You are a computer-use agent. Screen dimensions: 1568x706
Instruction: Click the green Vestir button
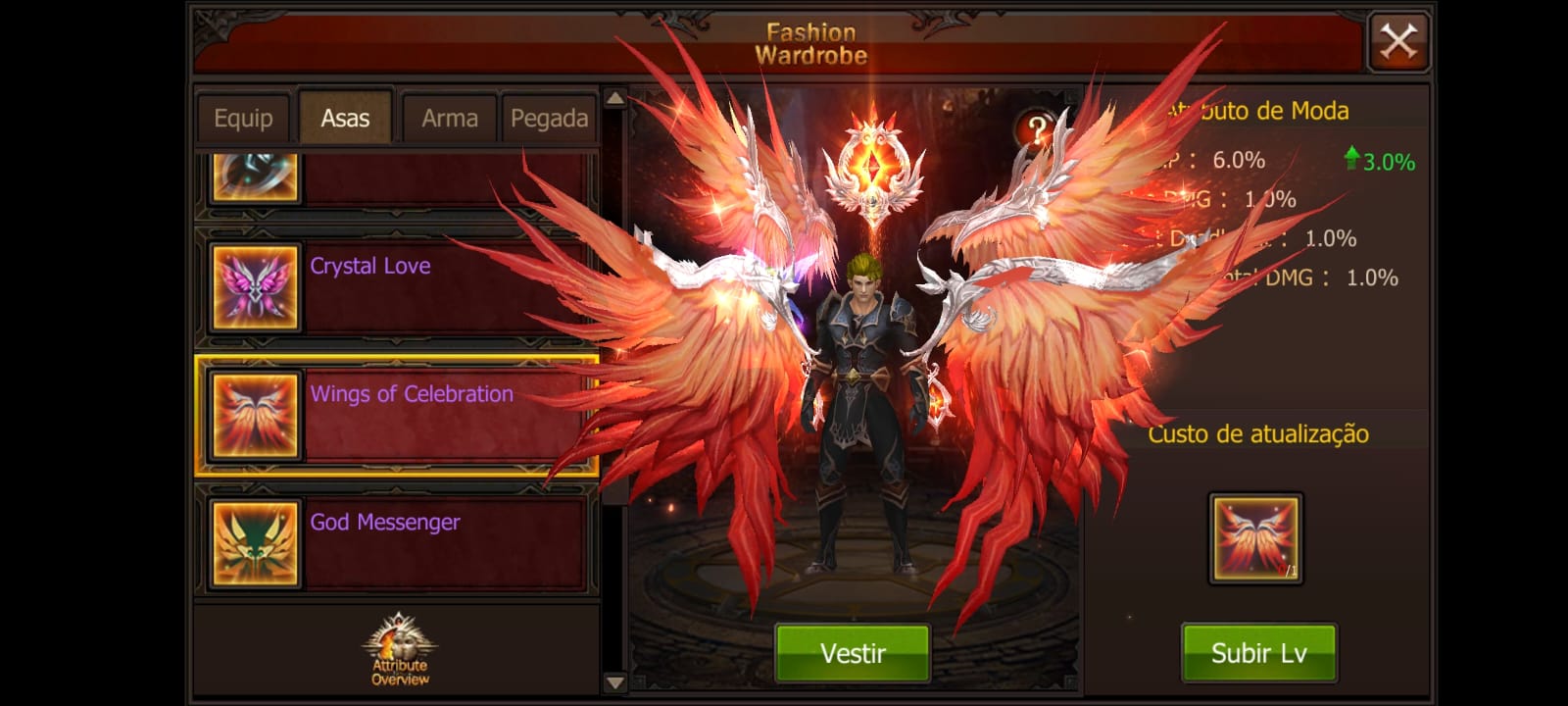click(853, 653)
